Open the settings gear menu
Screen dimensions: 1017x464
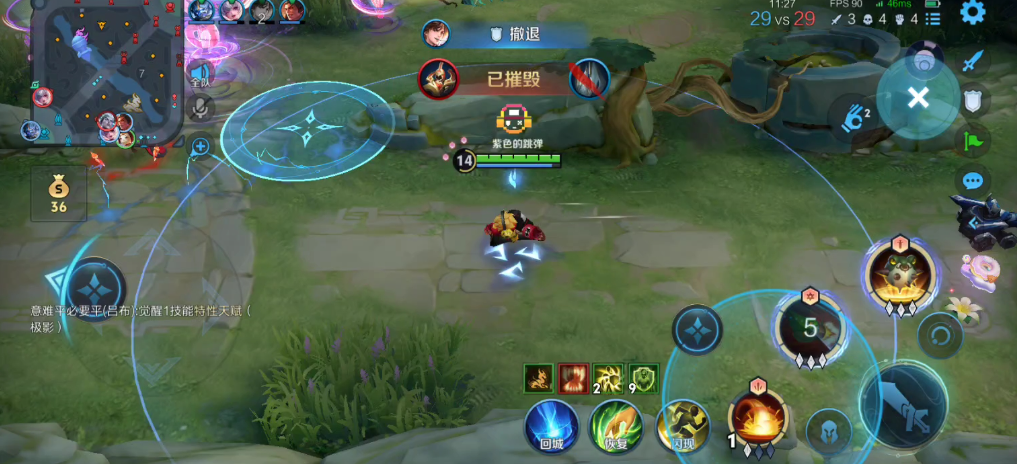[x=972, y=13]
